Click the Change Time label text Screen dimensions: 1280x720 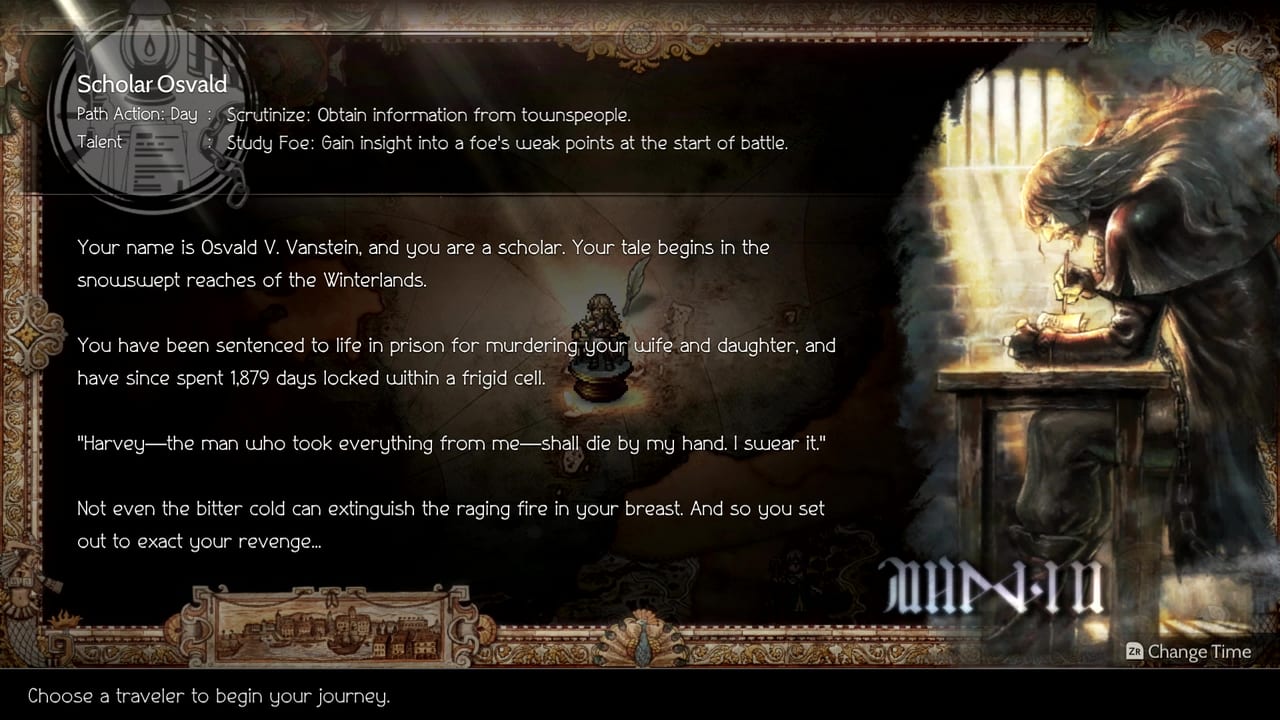pos(1200,652)
